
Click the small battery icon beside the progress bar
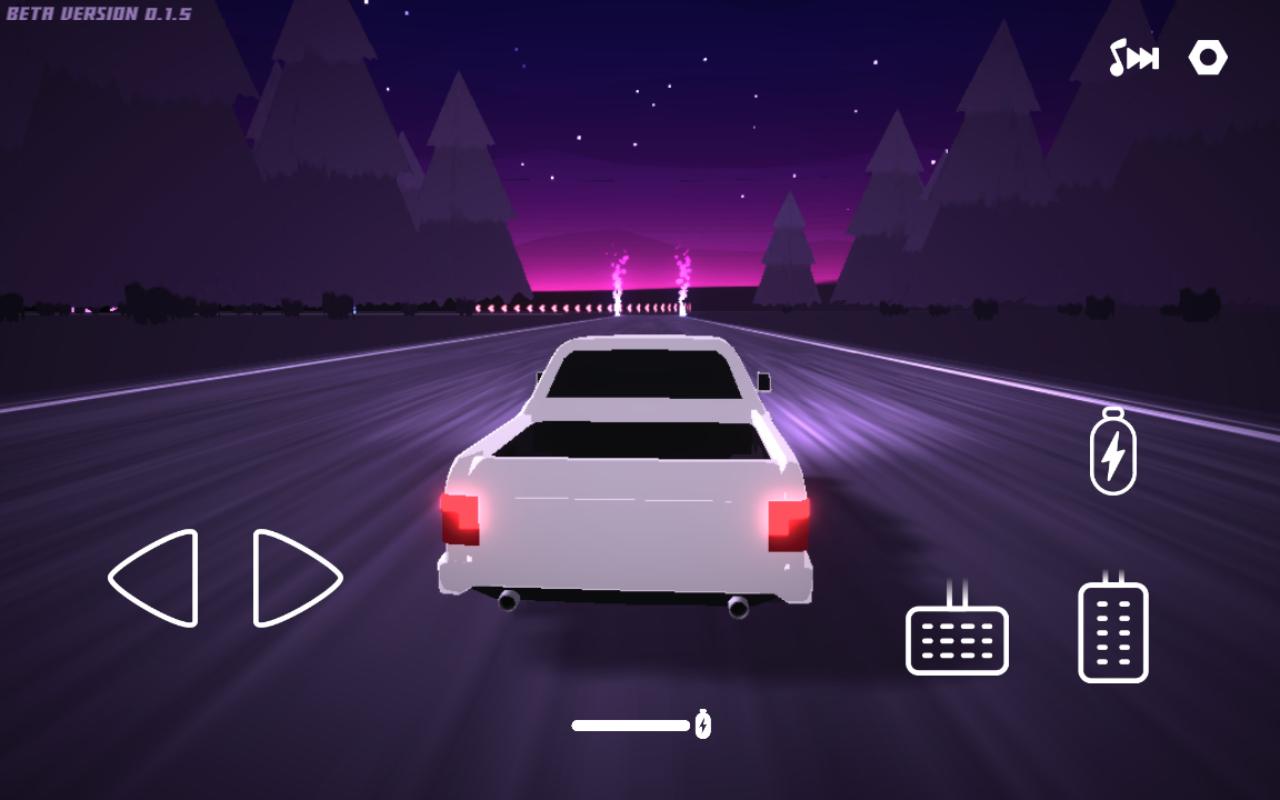click(x=703, y=723)
